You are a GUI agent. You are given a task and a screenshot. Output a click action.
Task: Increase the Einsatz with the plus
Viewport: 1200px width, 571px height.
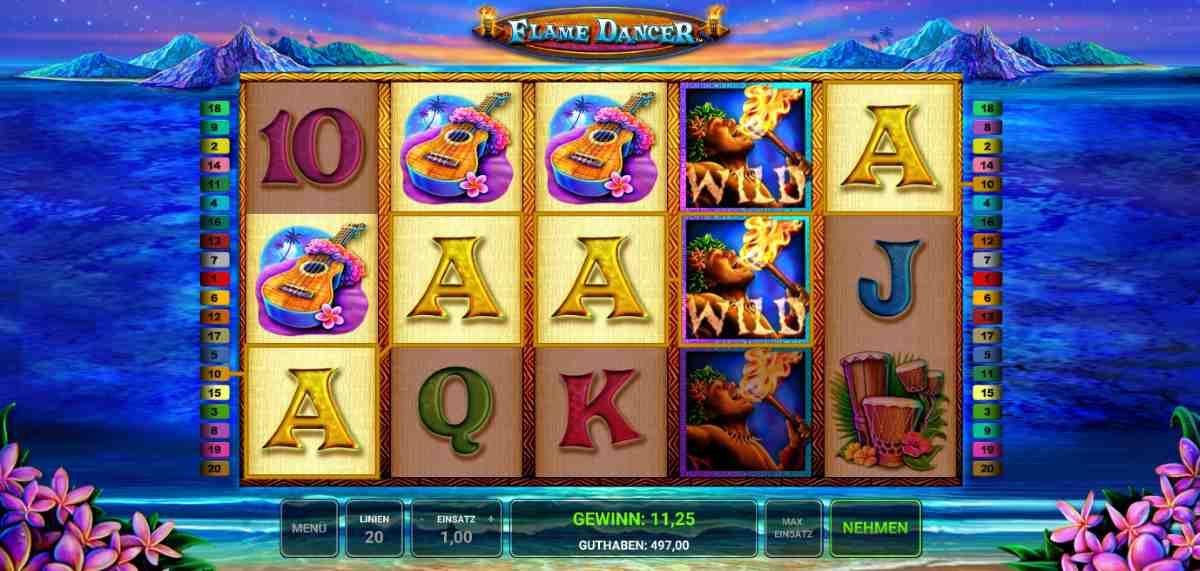(490, 520)
